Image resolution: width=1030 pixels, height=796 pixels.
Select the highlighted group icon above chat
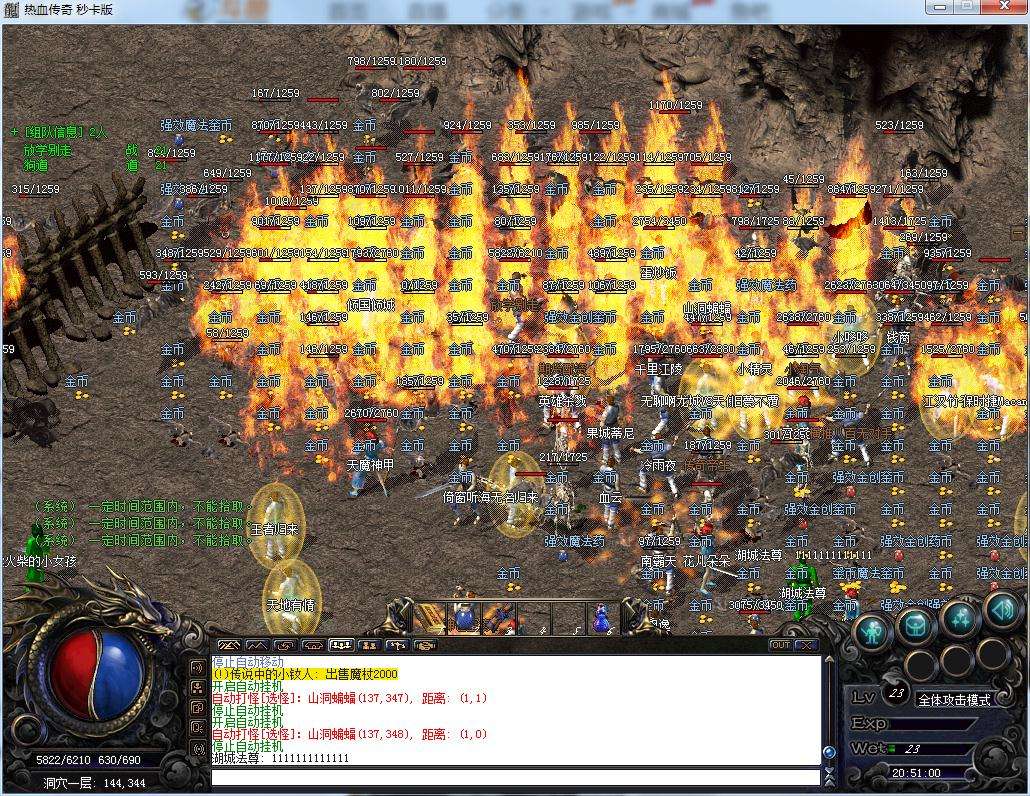click(341, 645)
